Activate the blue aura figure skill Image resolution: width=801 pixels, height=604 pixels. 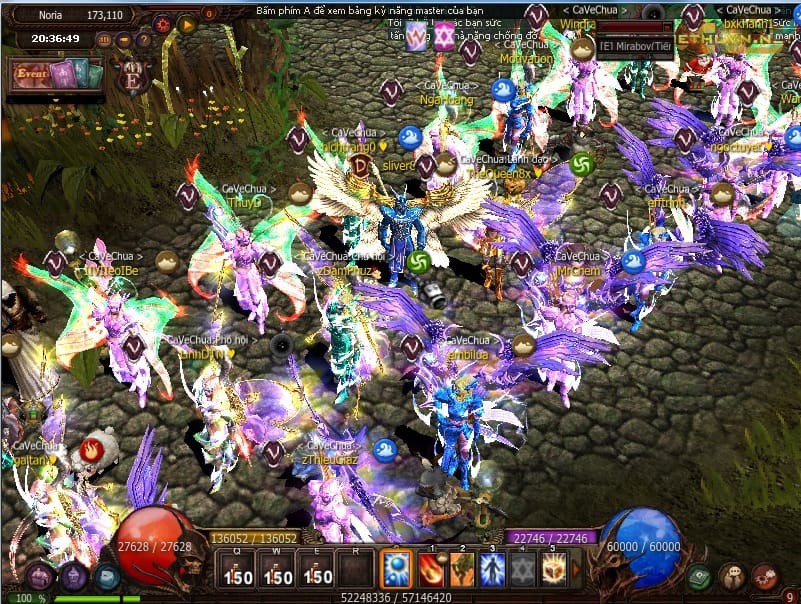(492, 569)
